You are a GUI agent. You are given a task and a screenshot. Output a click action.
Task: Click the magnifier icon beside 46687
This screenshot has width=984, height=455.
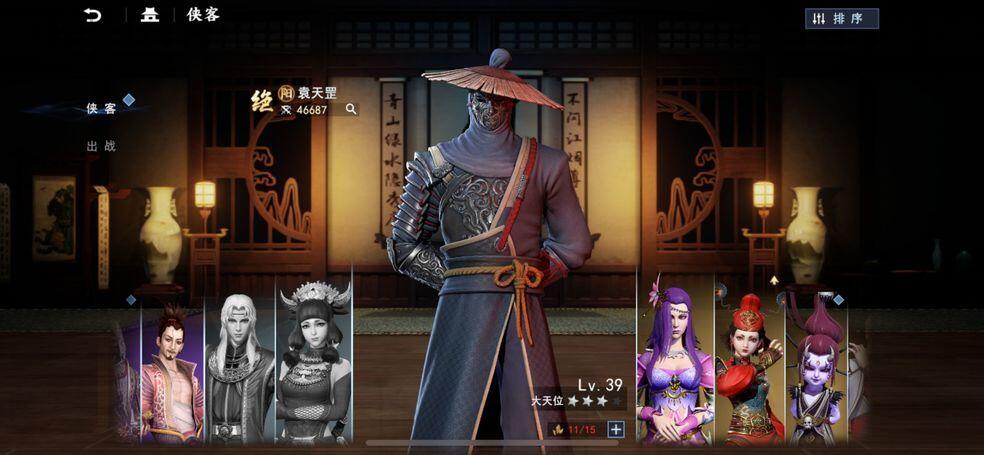pos(351,109)
